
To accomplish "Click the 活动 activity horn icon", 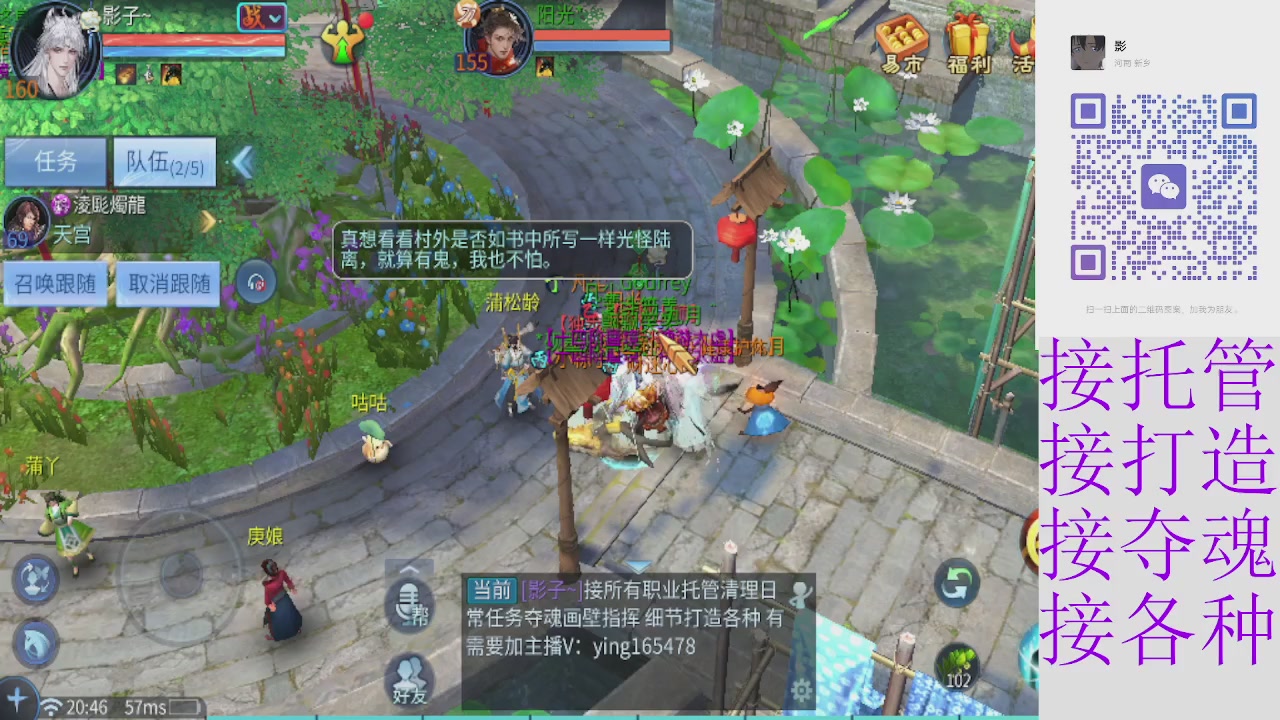I will [1020, 45].
